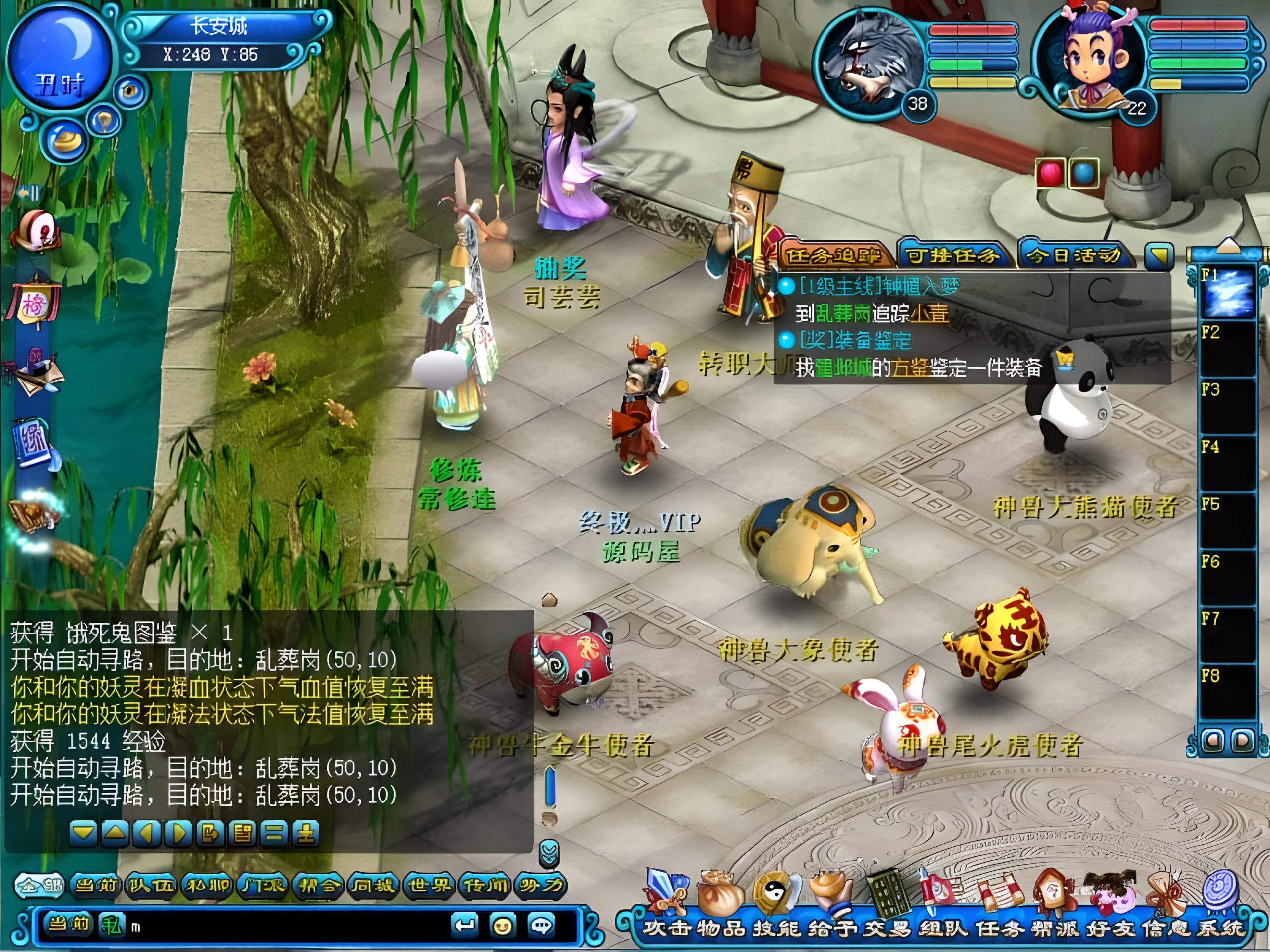
Task: Switch to the 可接任务 available quests tab
Action: [x=953, y=255]
